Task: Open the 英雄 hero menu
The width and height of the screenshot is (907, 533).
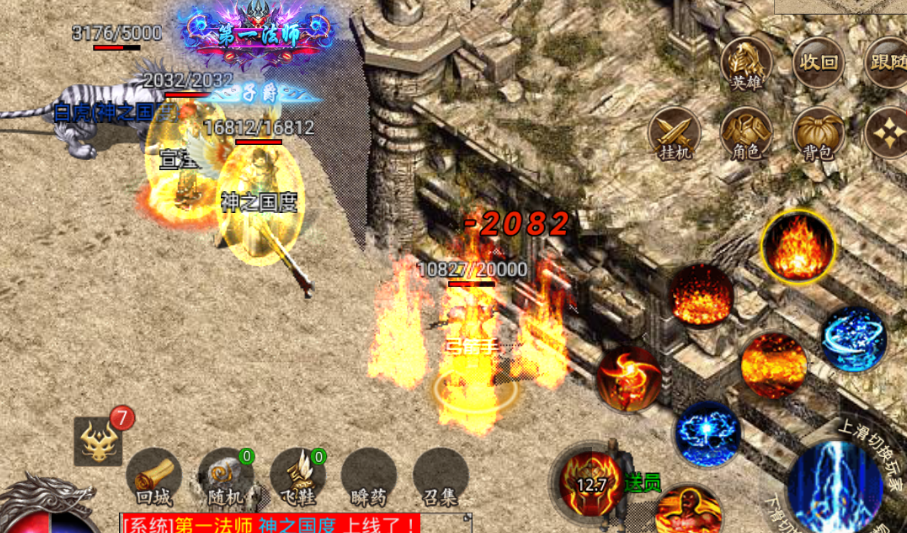Action: click(747, 62)
